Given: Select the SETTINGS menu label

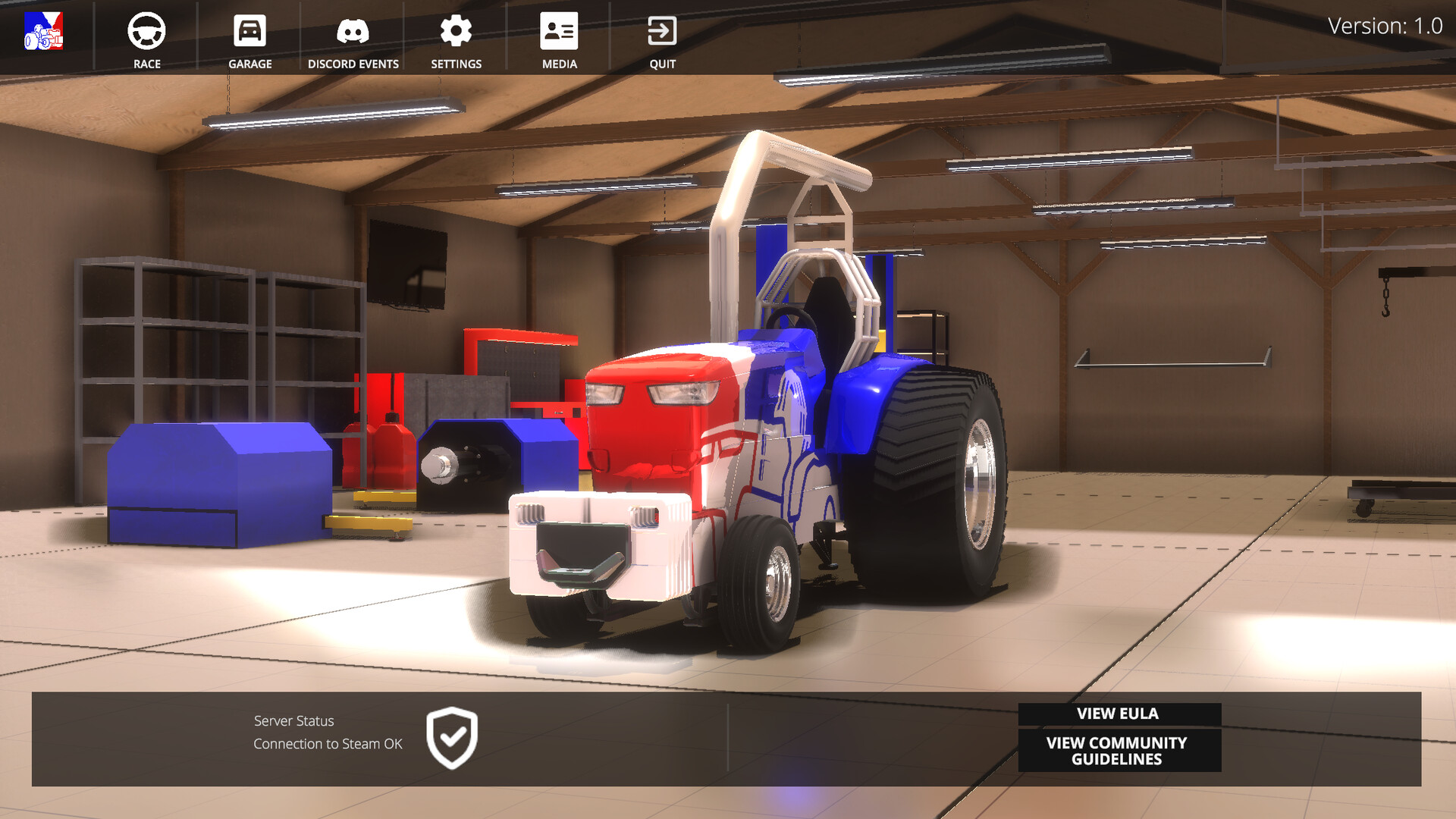Looking at the screenshot, I should [455, 64].
